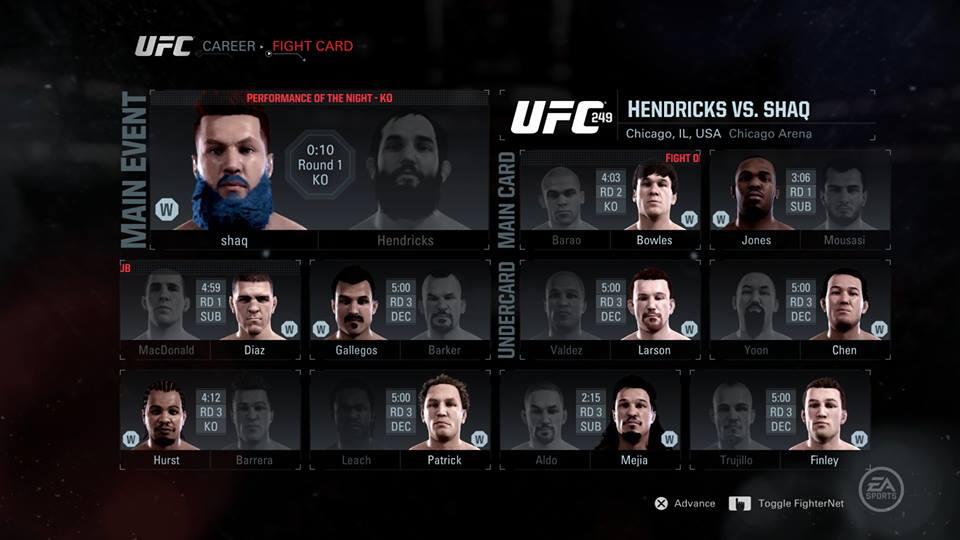Choose the Hurst vs Barrera fight tile

[210, 420]
